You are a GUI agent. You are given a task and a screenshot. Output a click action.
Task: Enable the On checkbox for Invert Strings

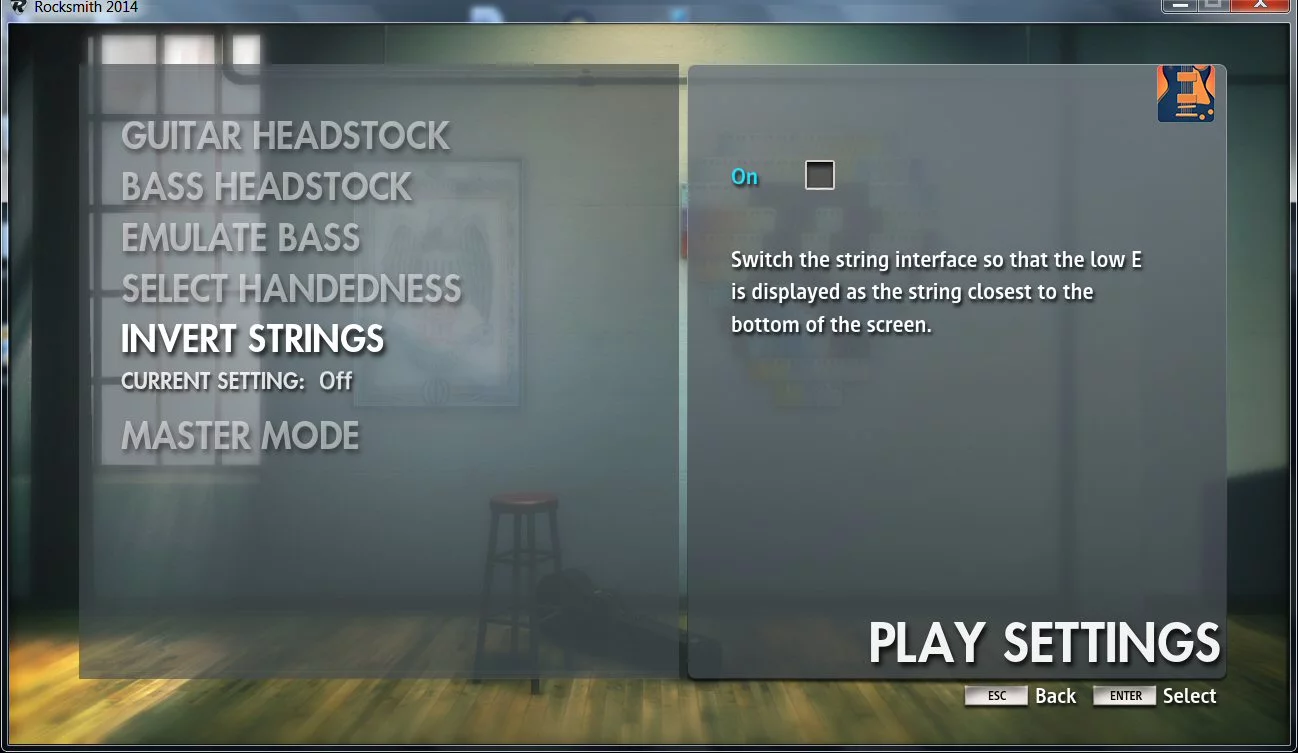tap(820, 174)
